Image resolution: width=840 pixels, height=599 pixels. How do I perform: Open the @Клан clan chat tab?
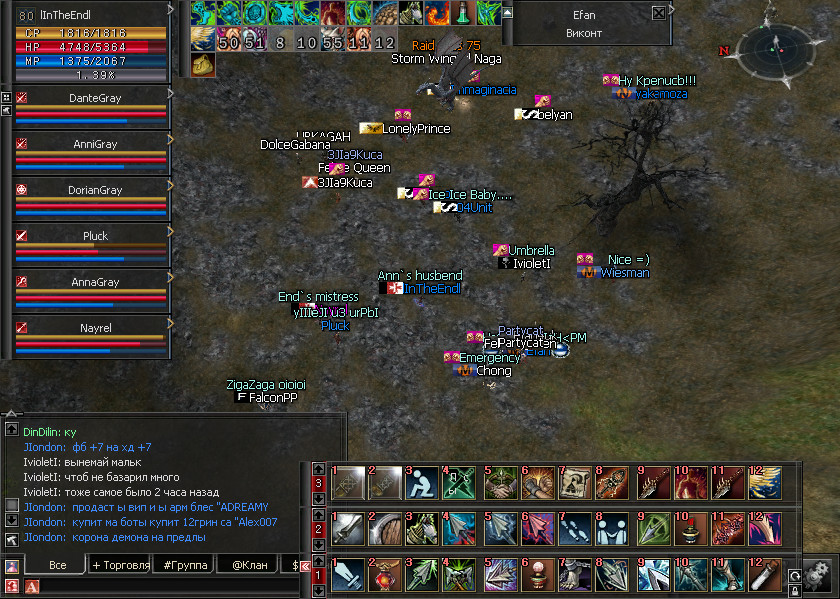pos(251,565)
